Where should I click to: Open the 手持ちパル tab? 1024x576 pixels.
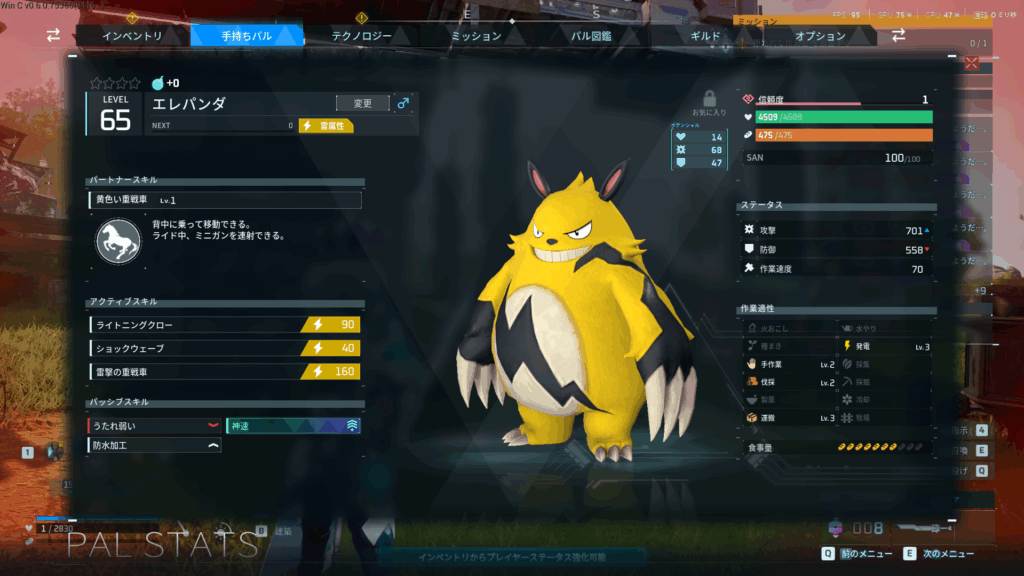tap(247, 36)
